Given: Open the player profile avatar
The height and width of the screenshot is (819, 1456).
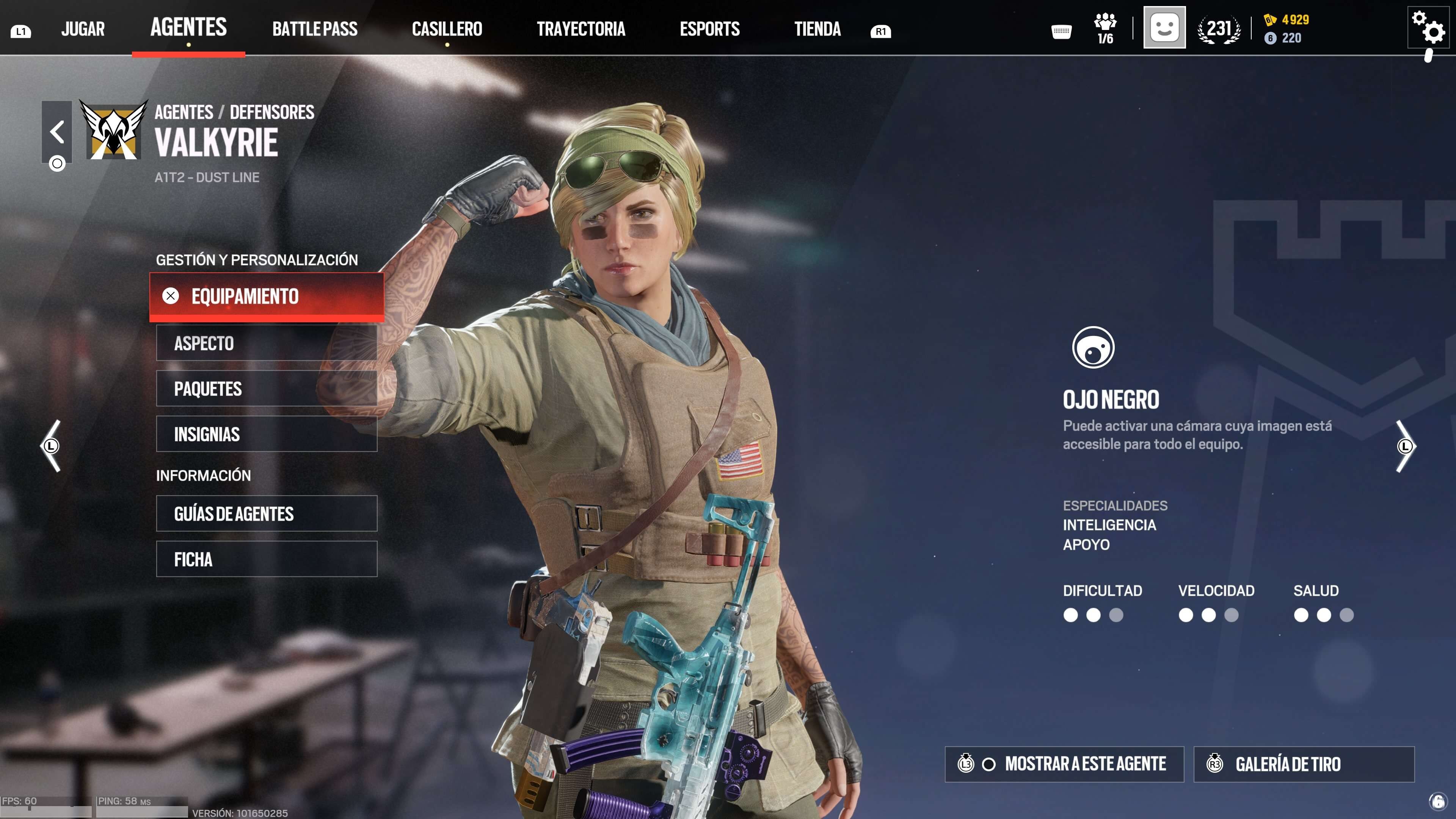Looking at the screenshot, I should [1164, 28].
